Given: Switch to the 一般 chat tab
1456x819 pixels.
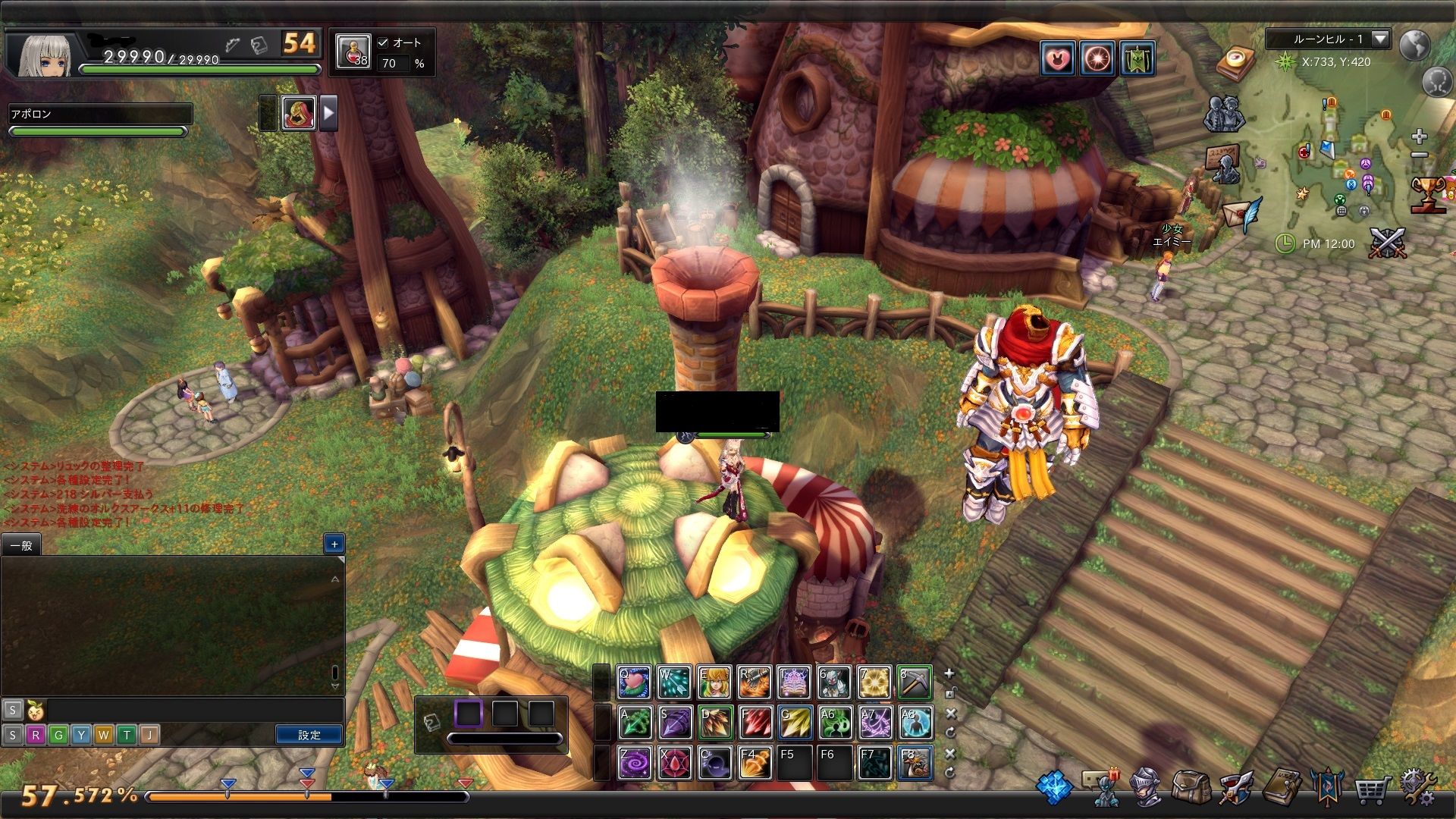Looking at the screenshot, I should 21,545.
